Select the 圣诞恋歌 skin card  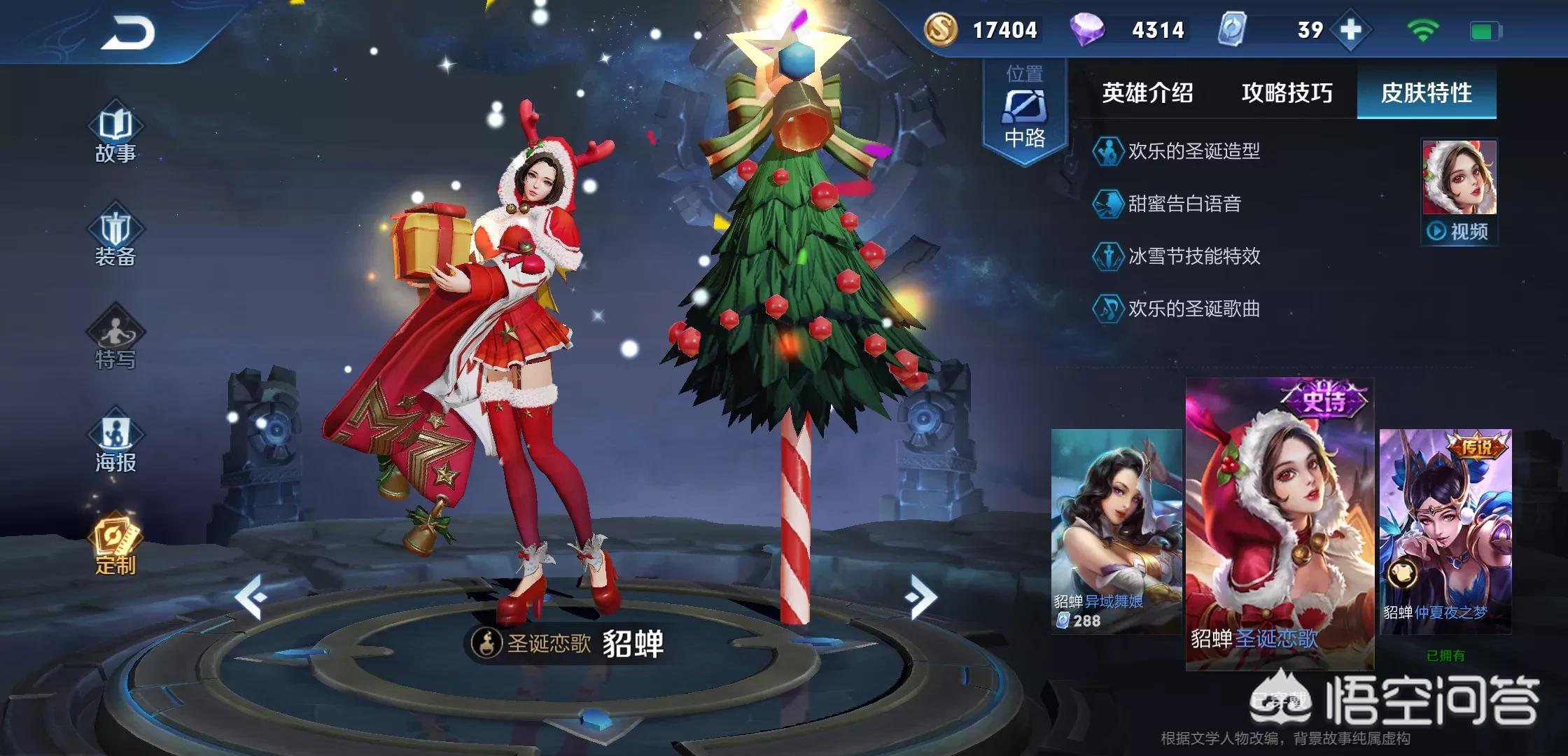coord(1280,524)
